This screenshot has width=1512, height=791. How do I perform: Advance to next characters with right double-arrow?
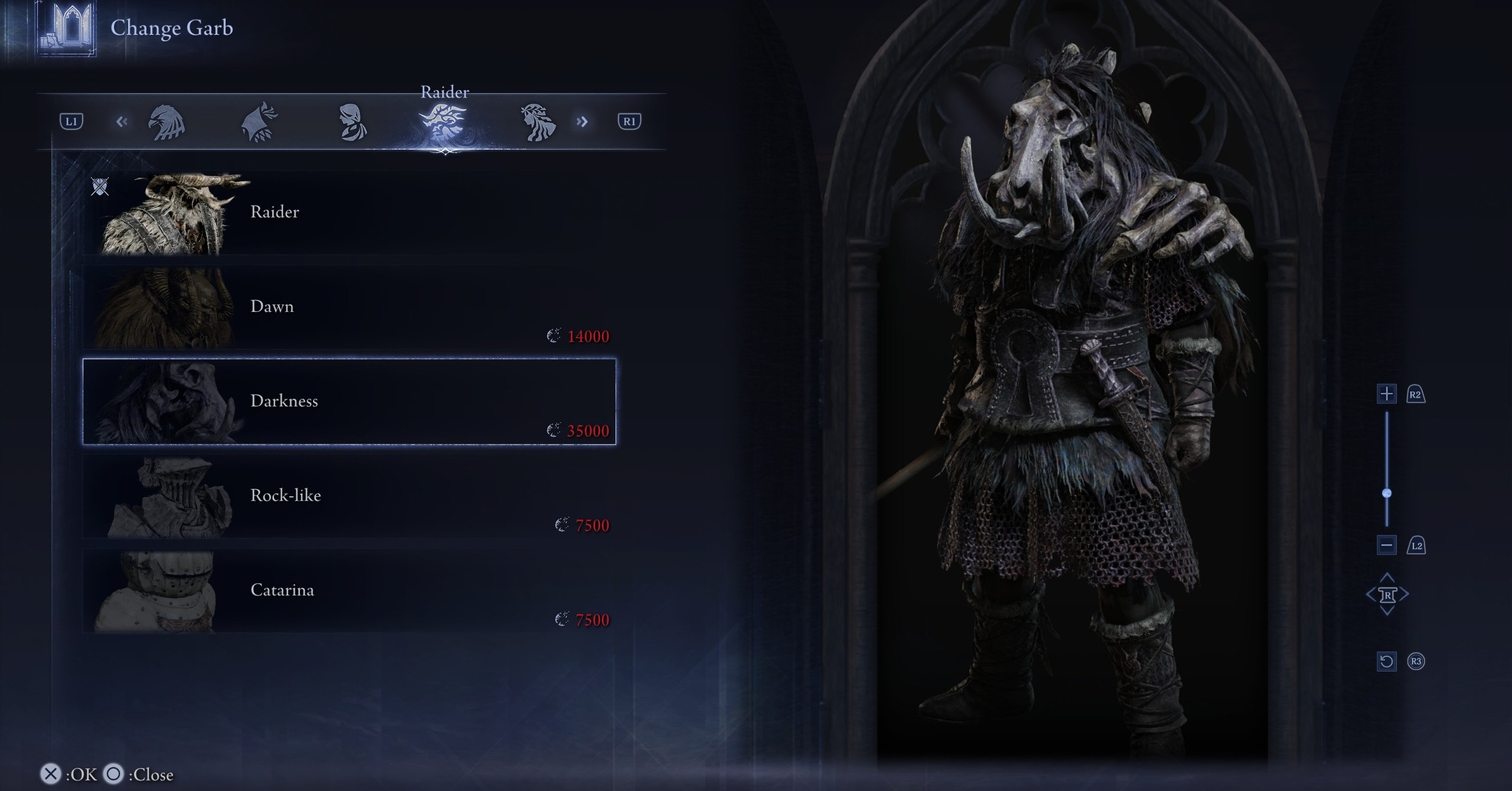[x=582, y=122]
